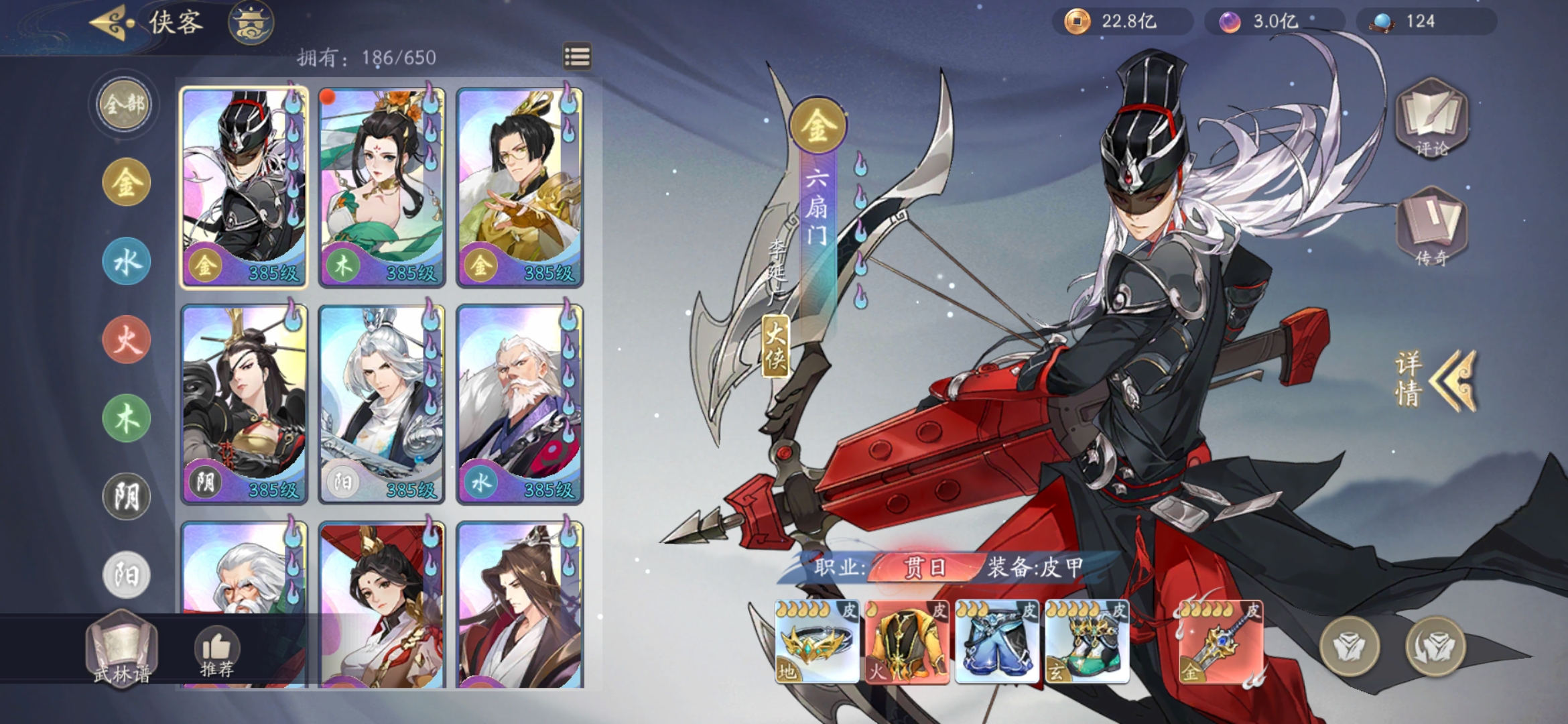Open 推荐 recommendations
The height and width of the screenshot is (724, 1568).
pos(216,652)
